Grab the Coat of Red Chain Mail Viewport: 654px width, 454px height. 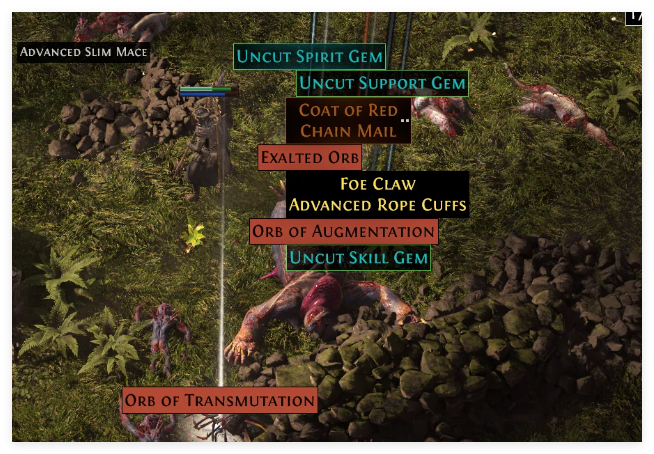(348, 120)
